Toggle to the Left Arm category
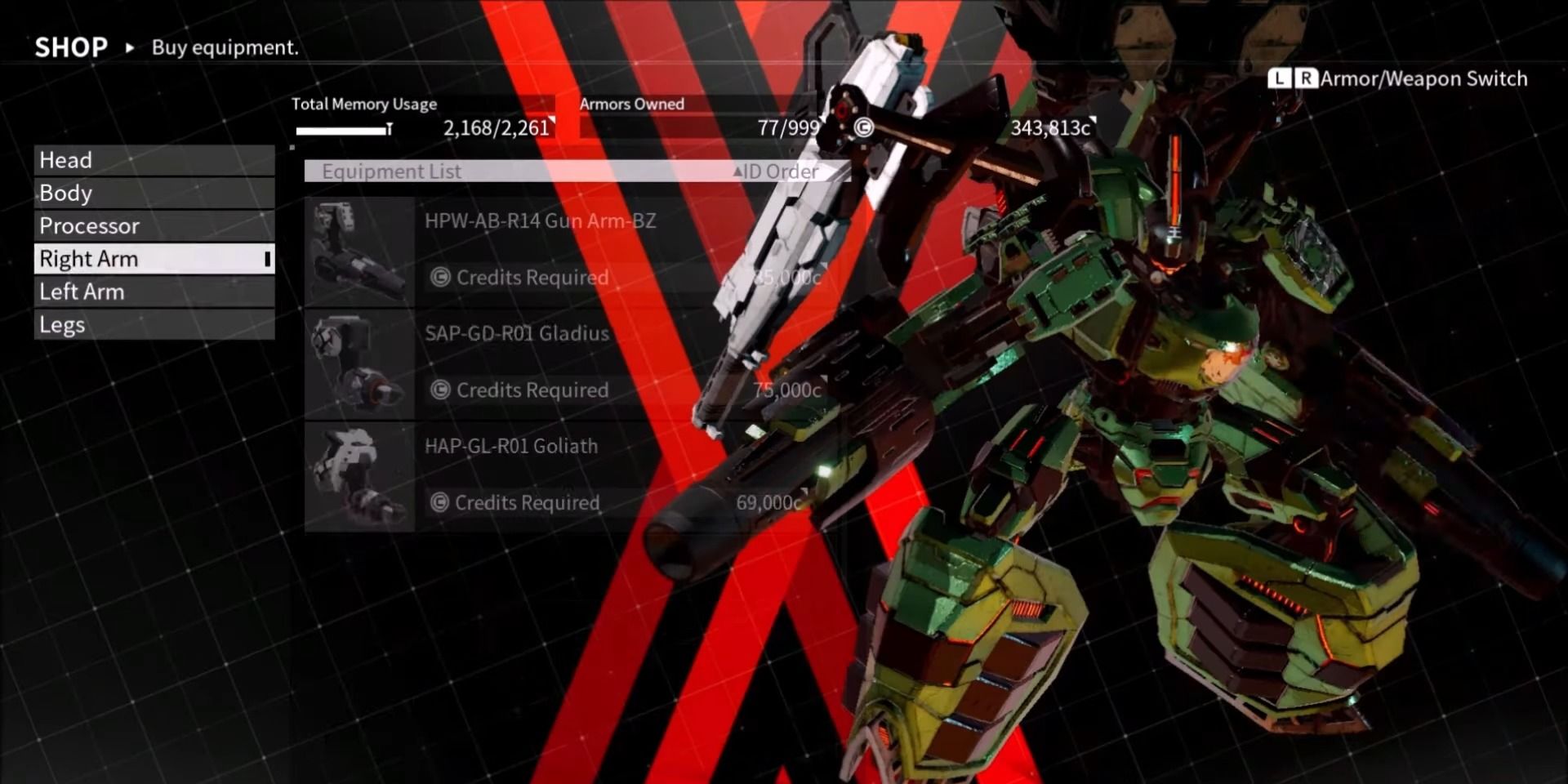The image size is (1568, 784). coord(154,292)
